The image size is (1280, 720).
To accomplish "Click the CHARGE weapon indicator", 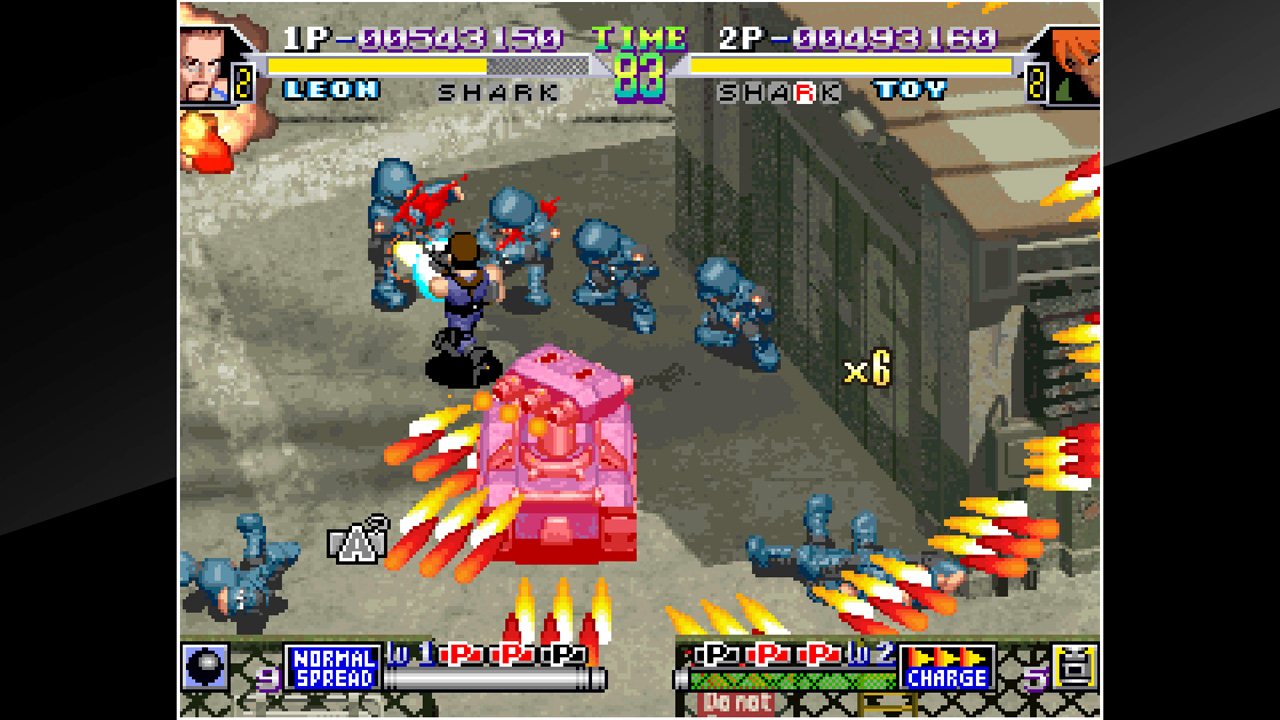I will click(946, 678).
